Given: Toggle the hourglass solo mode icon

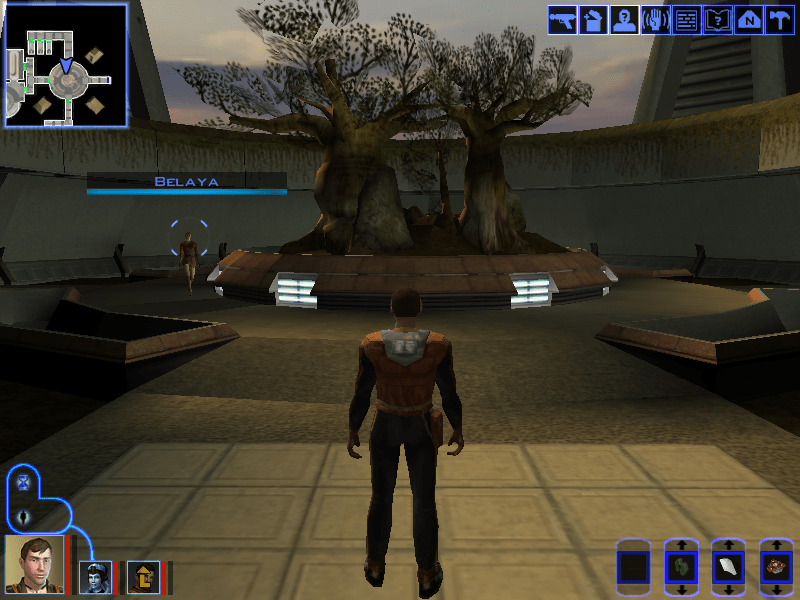Looking at the screenshot, I should tap(24, 483).
